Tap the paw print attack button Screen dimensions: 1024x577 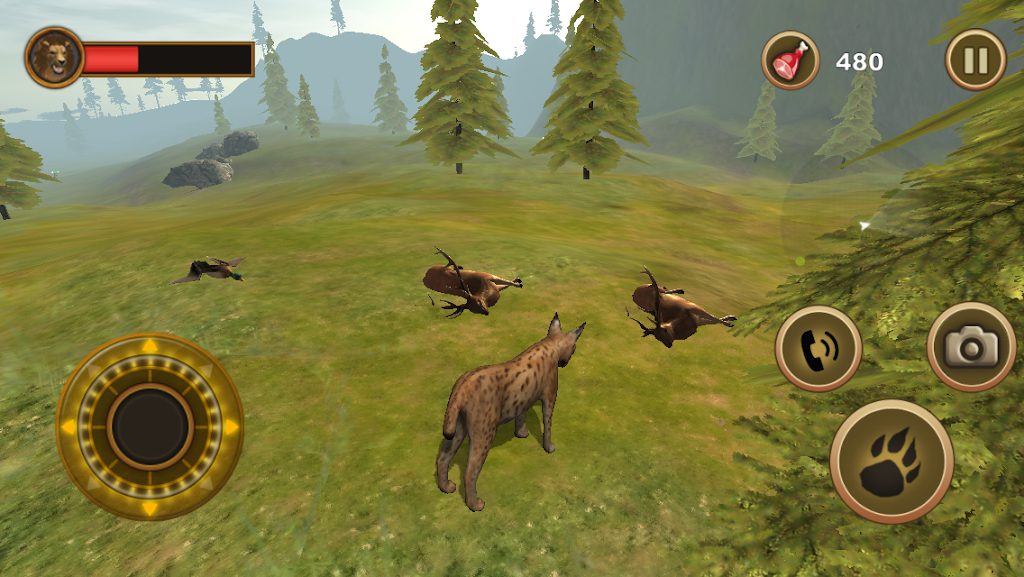(x=891, y=462)
